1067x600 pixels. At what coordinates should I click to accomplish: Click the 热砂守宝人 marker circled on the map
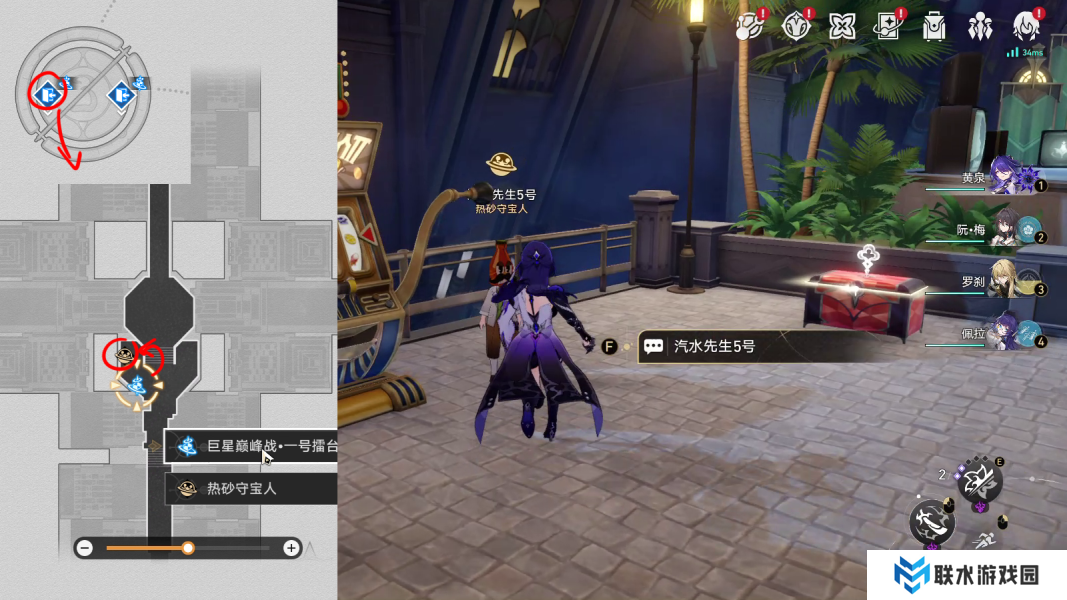click(x=125, y=354)
